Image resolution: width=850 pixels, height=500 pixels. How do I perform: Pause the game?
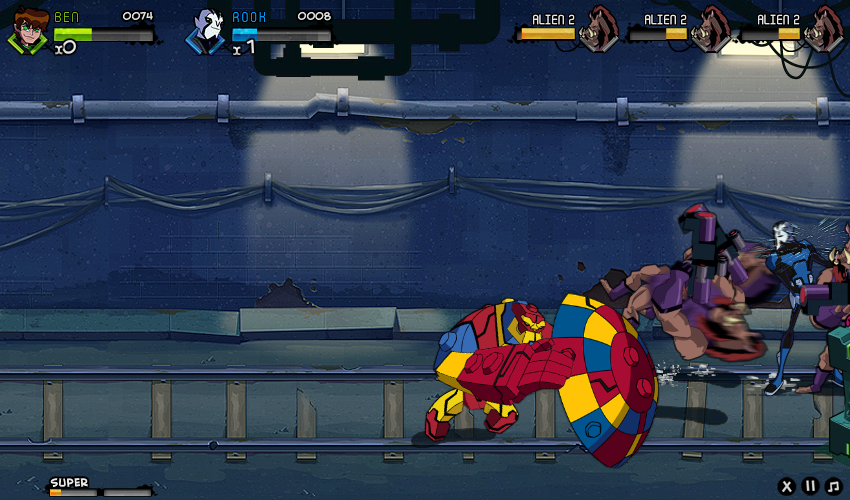(810, 487)
